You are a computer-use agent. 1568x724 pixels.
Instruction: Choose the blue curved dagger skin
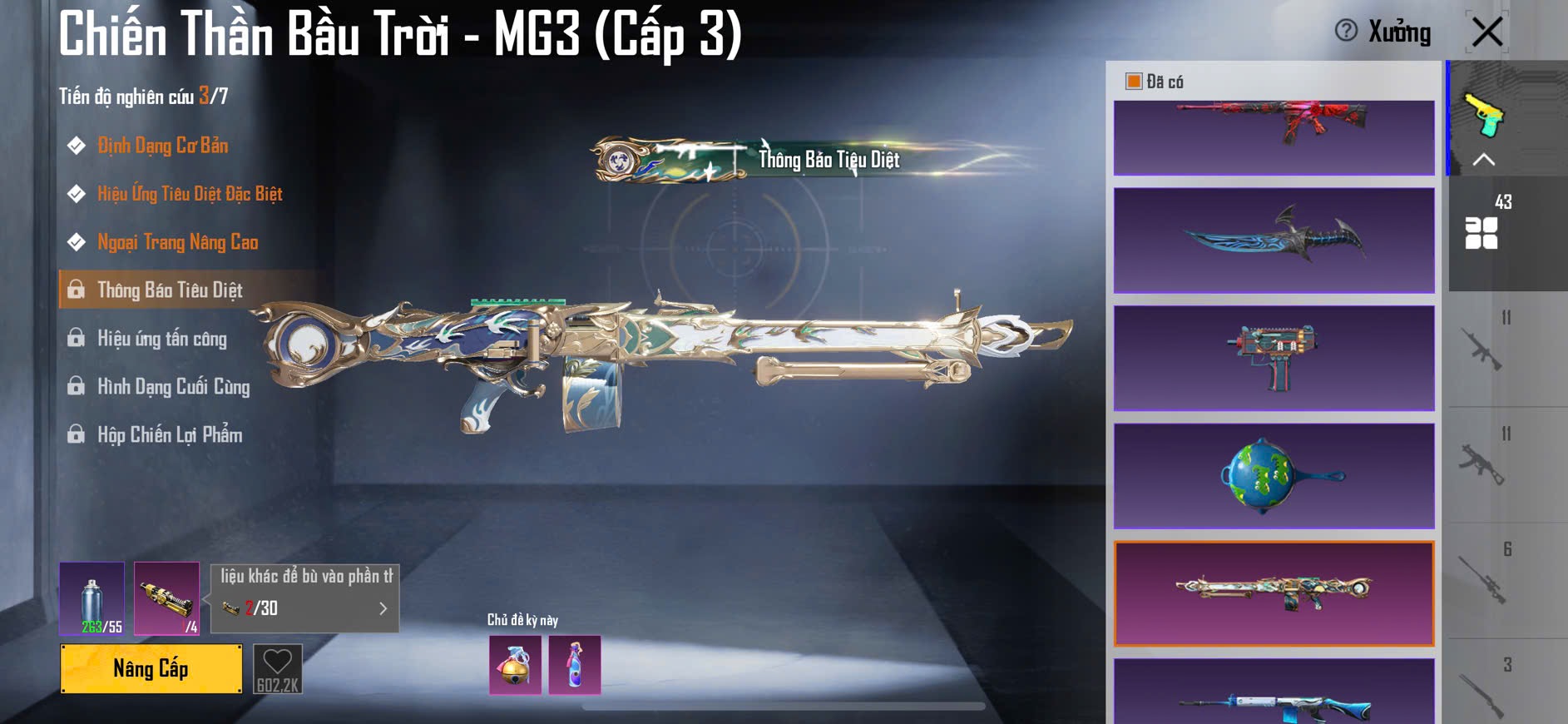(1274, 240)
